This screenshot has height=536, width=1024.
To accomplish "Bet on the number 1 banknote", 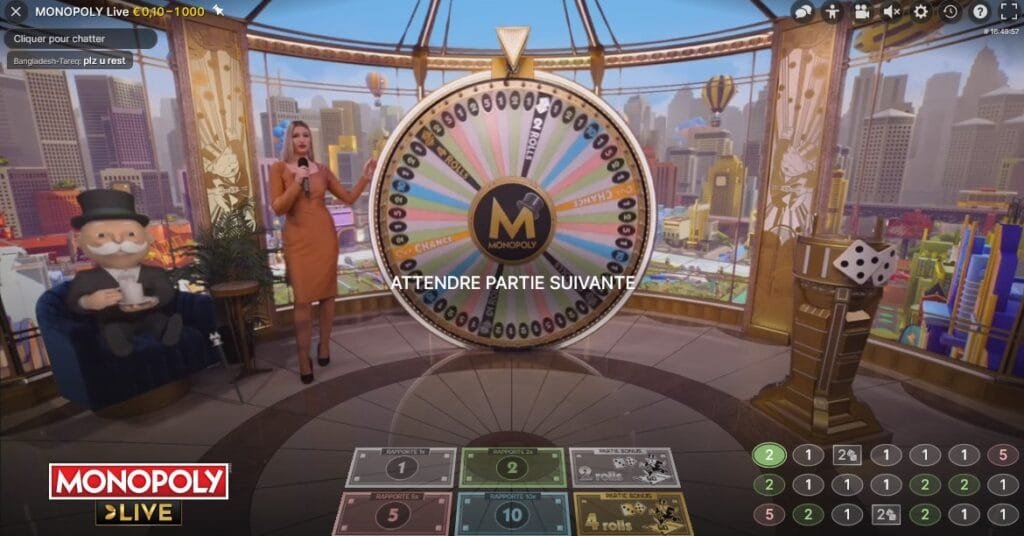I will pos(401,467).
